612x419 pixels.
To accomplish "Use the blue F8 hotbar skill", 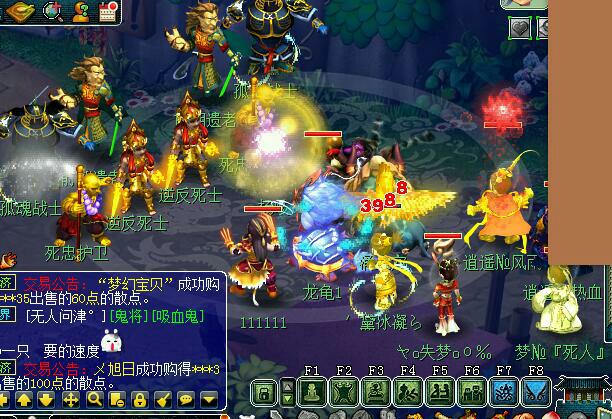I will tap(536, 394).
